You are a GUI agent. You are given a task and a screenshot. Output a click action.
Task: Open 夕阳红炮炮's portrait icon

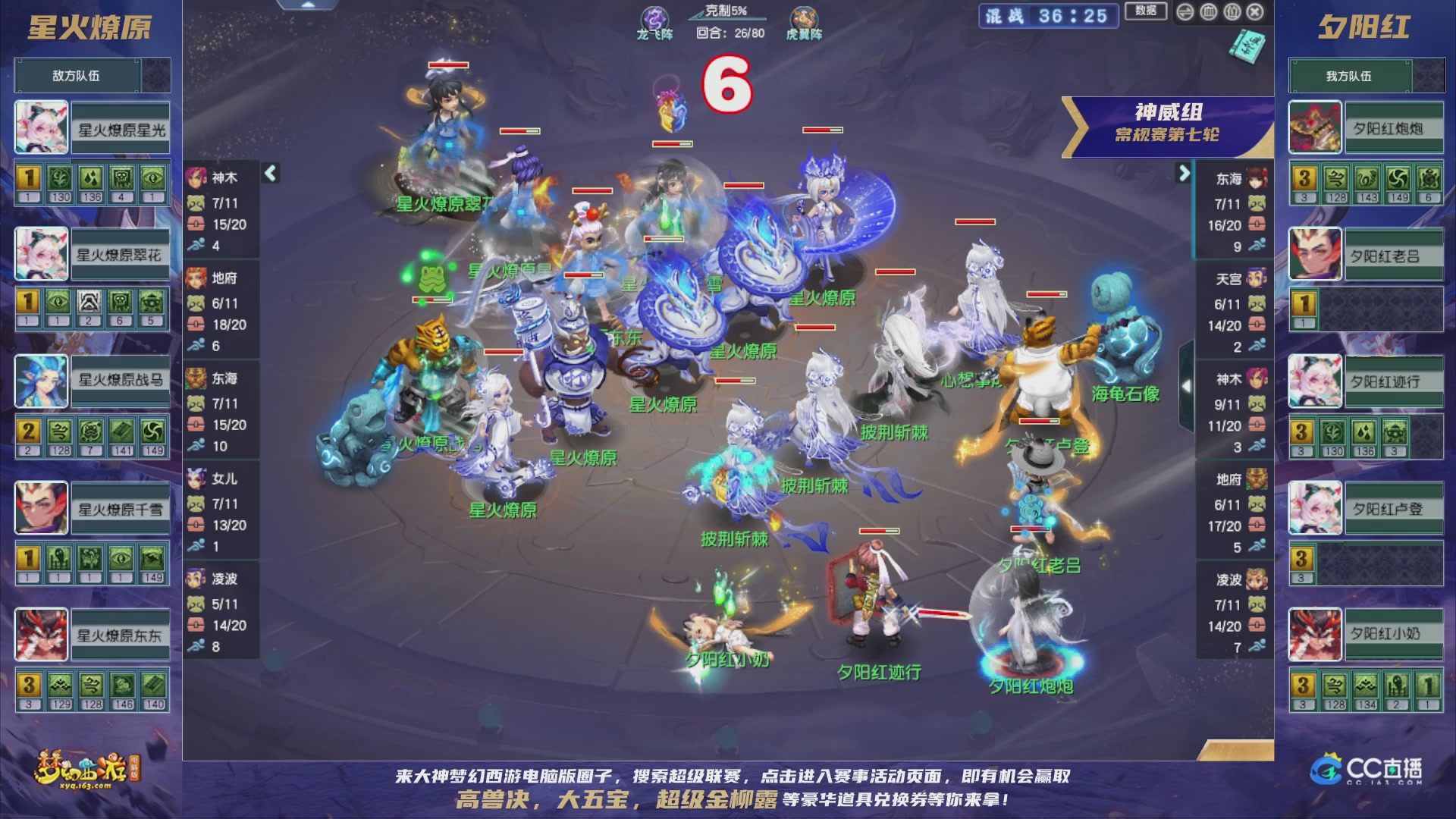[1315, 127]
